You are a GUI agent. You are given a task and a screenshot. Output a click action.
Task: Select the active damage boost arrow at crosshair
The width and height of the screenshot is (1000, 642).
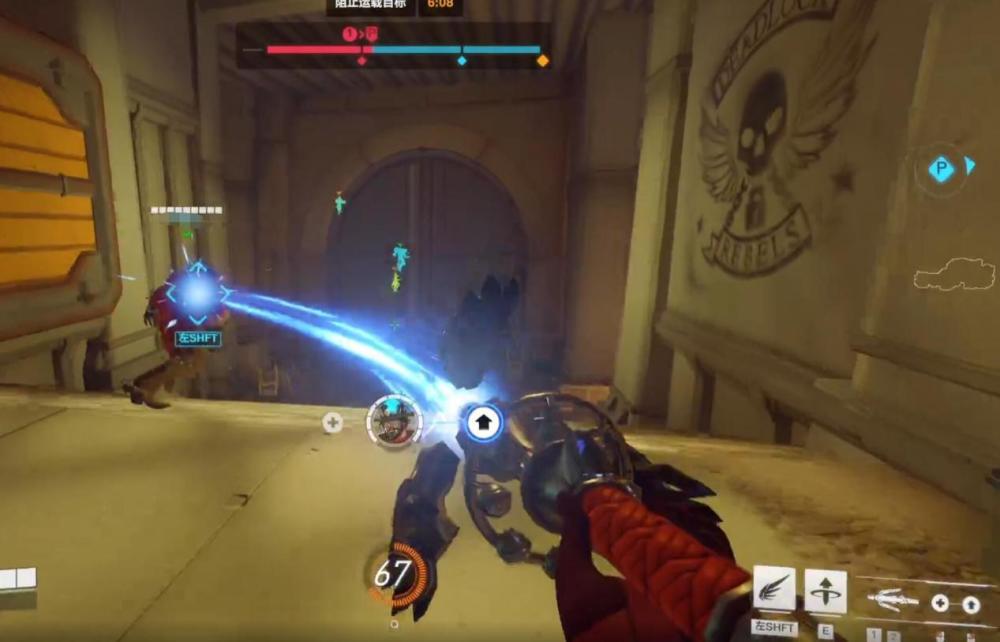coord(483,423)
